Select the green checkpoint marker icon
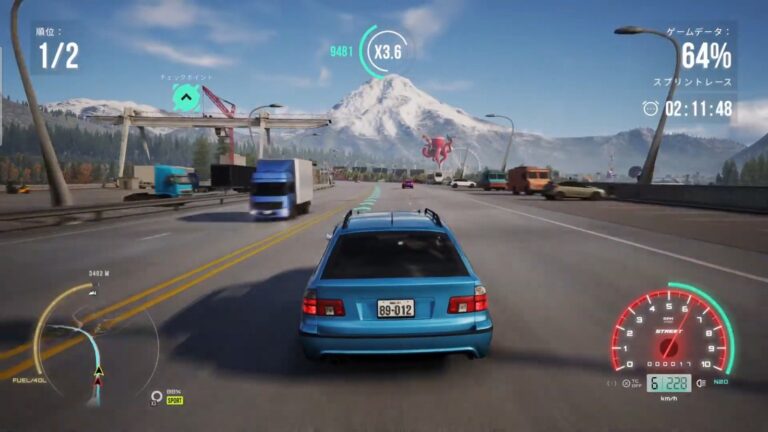768x432 pixels. click(x=186, y=97)
